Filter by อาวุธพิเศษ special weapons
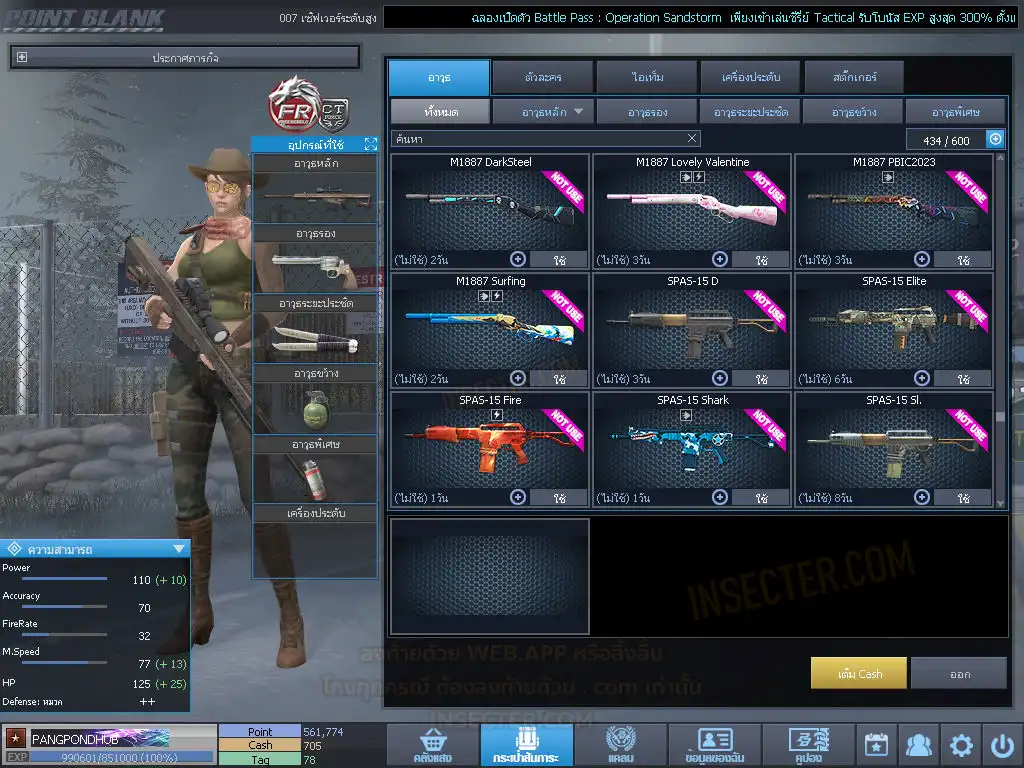The height and width of the screenshot is (768, 1024). (955, 112)
